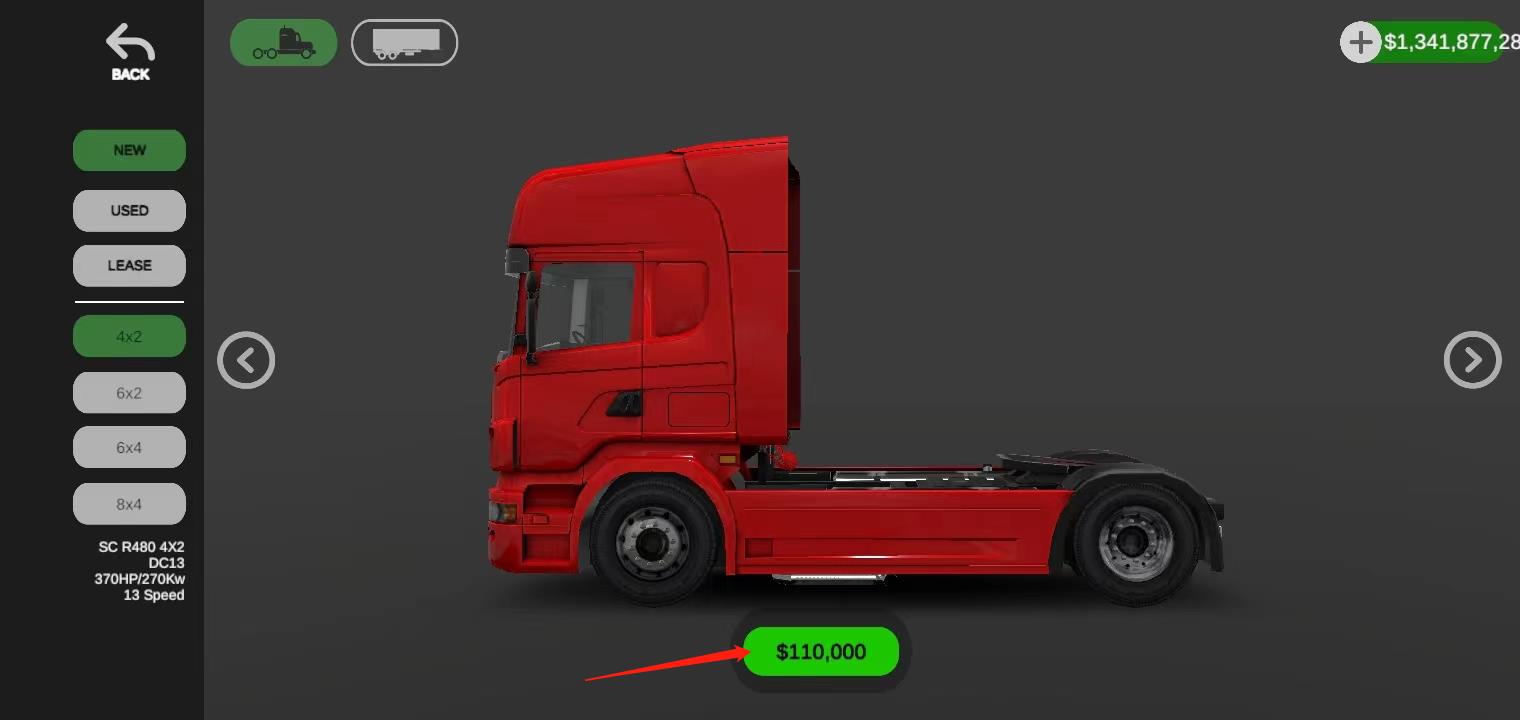This screenshot has height=720, width=1520.
Task: Click the previous truck arrow on the left
Action: pos(246,360)
